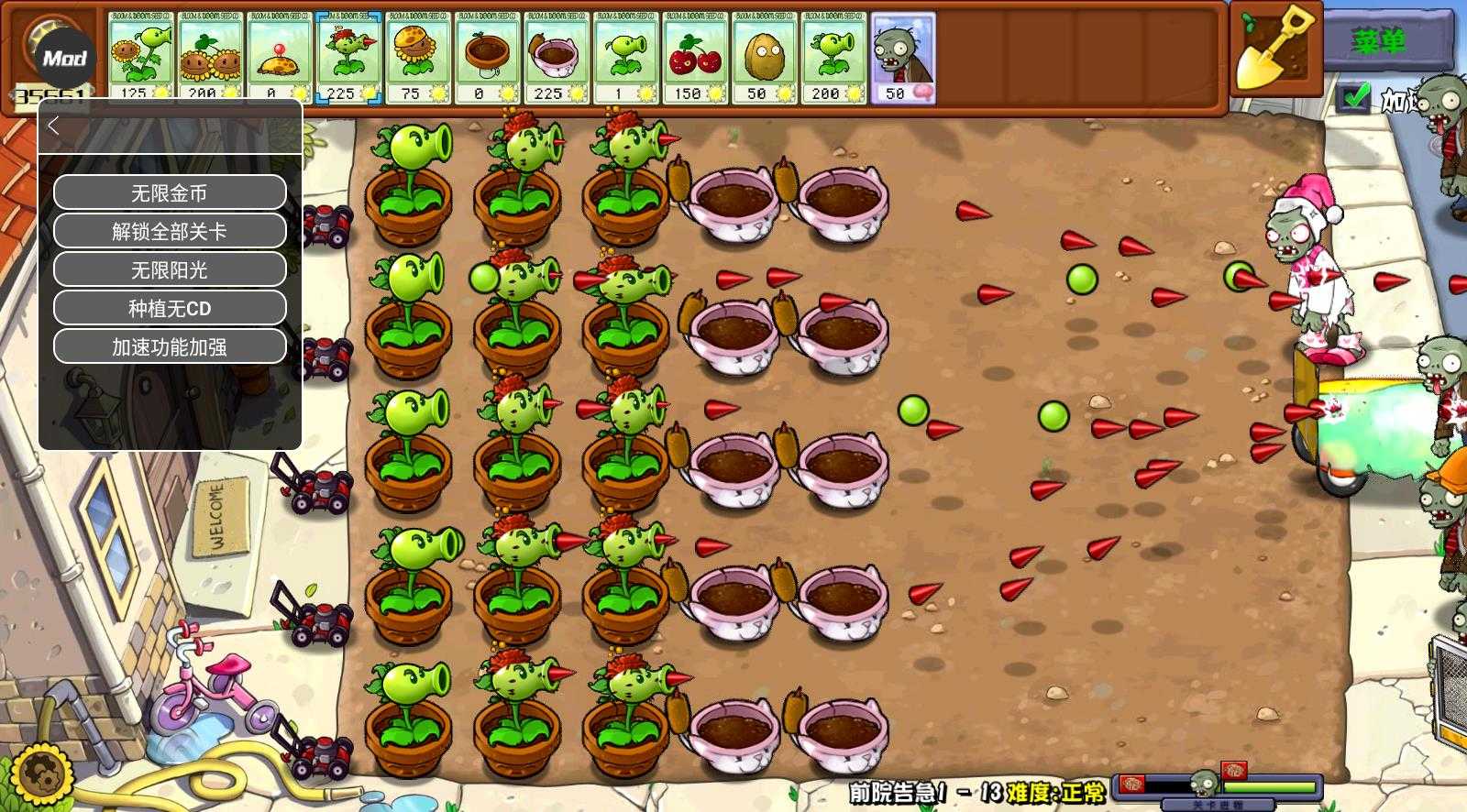This screenshot has width=1467, height=812.
Task: Choose the Sun-shroom sunflower hybrid seed card
Action: 418,57
